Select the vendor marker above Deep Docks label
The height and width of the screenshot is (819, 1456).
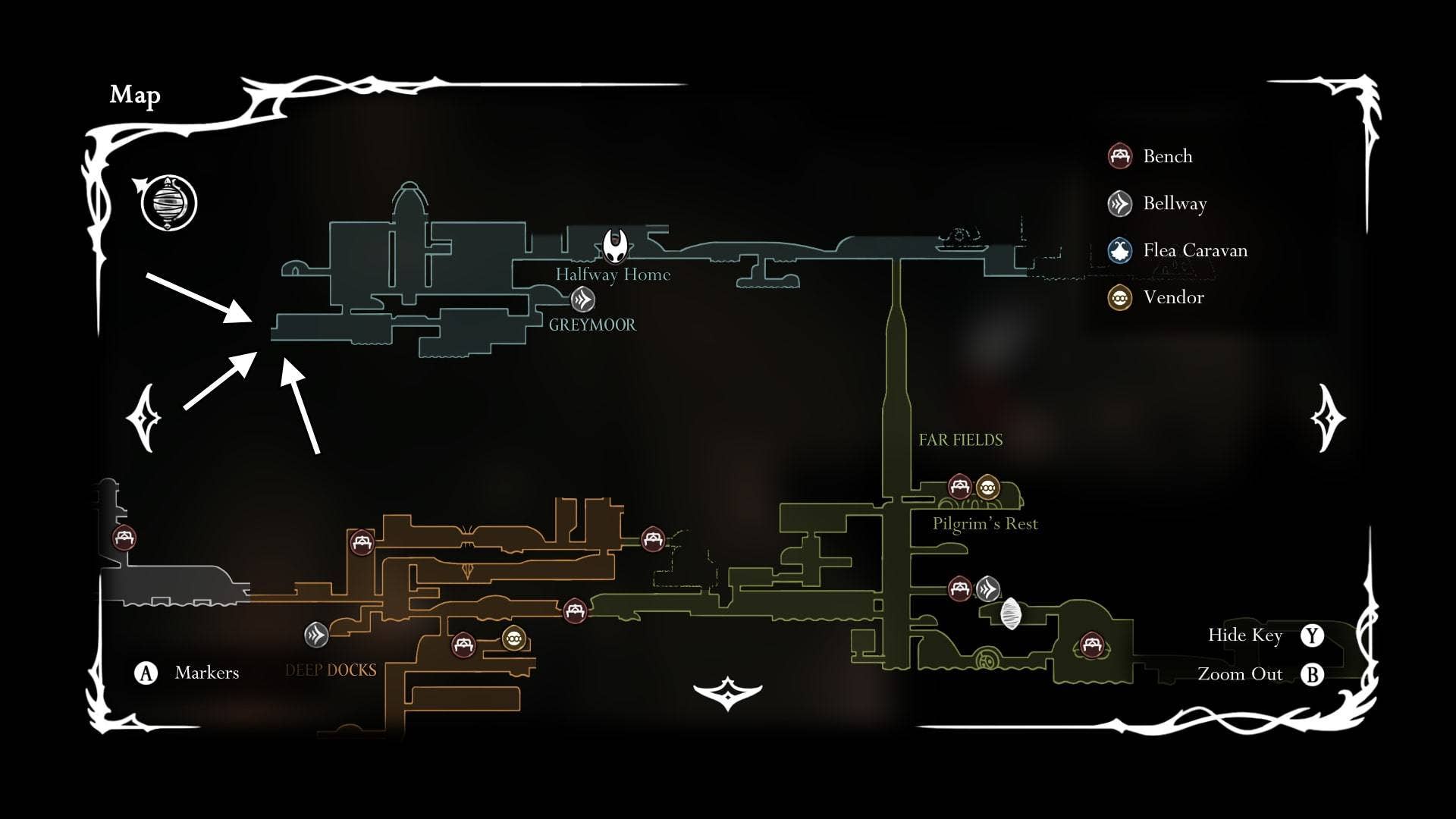point(514,639)
